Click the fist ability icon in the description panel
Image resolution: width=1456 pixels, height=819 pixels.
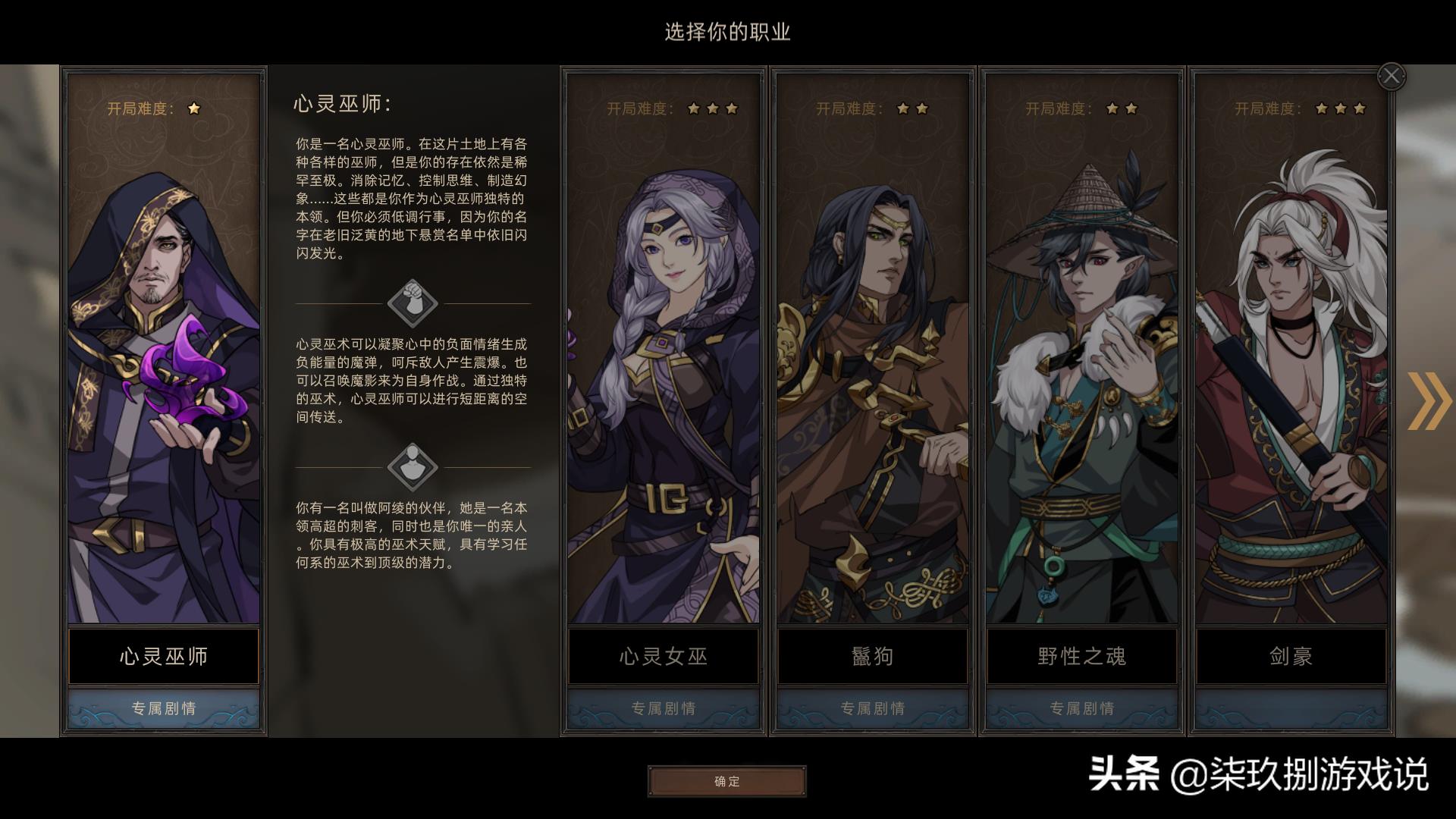click(x=411, y=302)
